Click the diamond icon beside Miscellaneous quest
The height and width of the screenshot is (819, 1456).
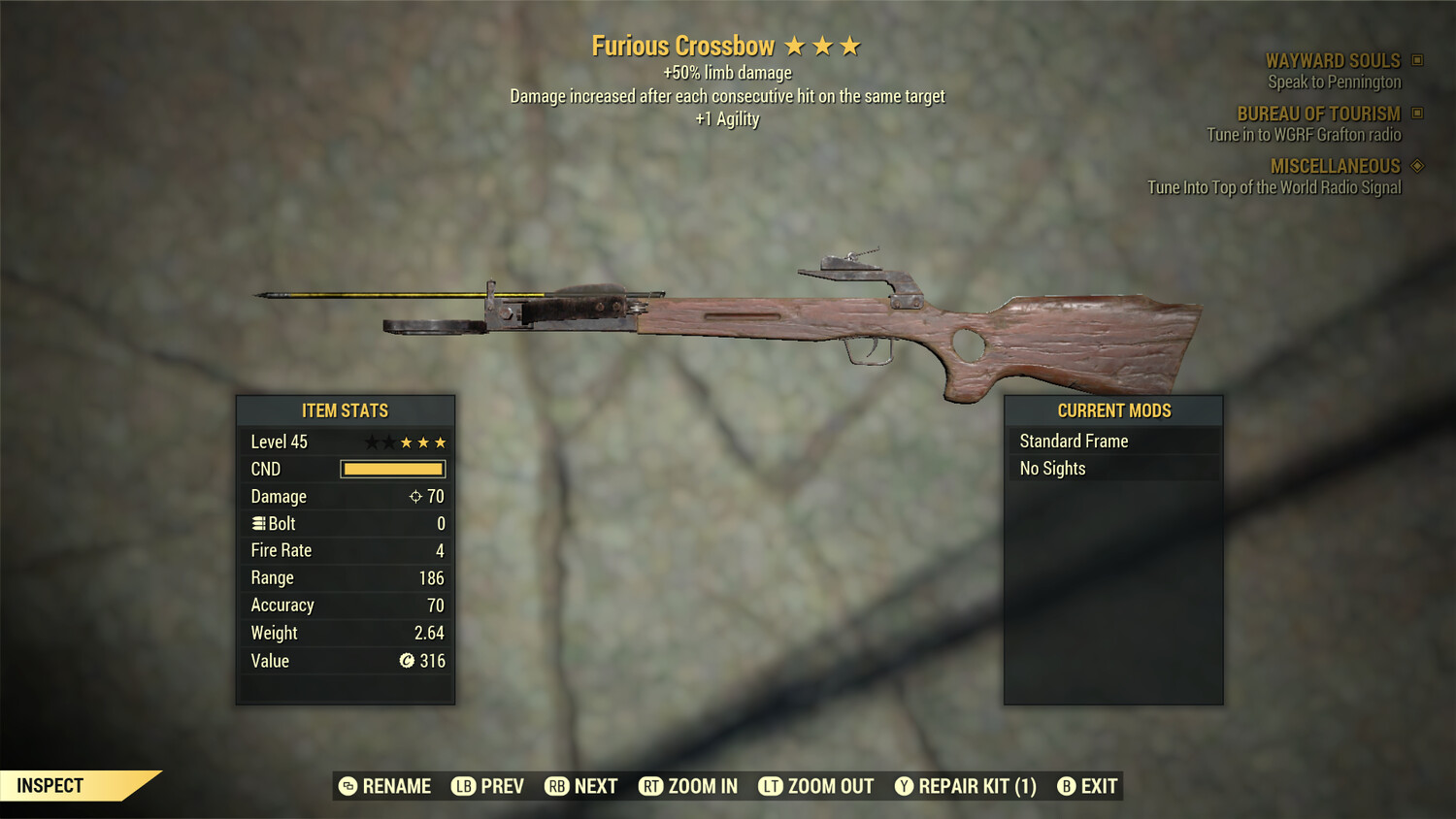1418,166
